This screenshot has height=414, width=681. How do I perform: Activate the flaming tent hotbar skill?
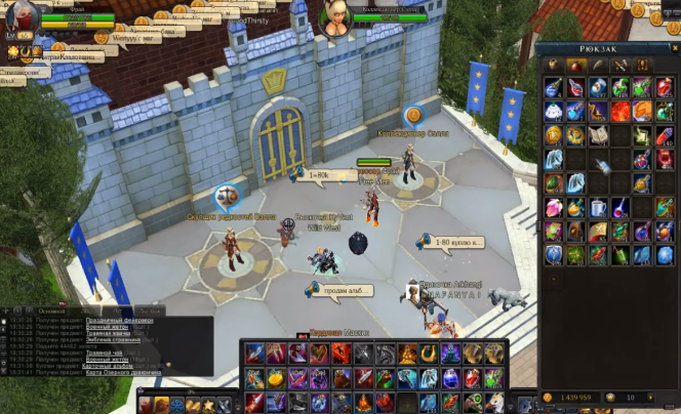click(408, 354)
